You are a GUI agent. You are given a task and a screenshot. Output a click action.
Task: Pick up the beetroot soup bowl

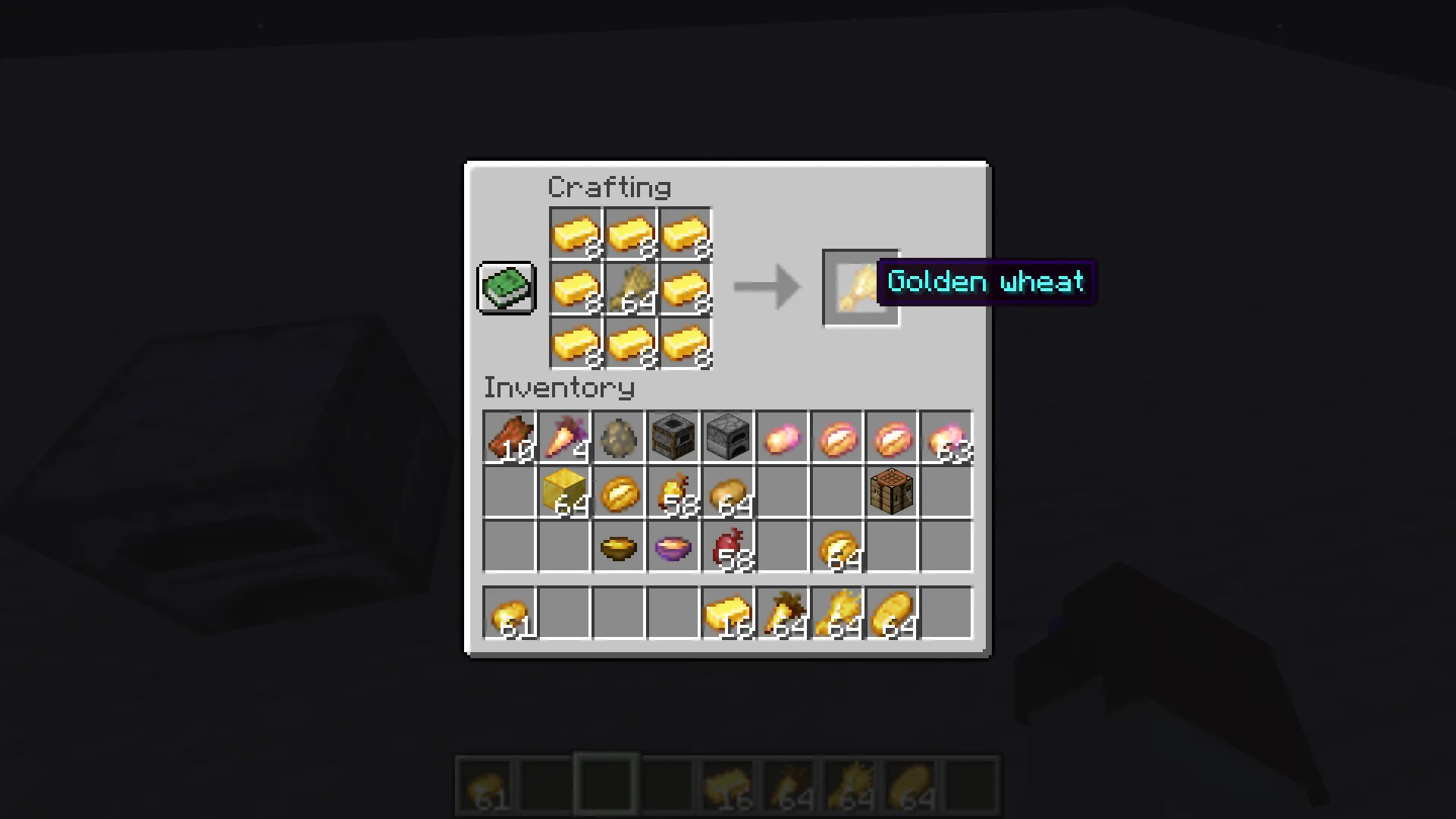(x=673, y=548)
